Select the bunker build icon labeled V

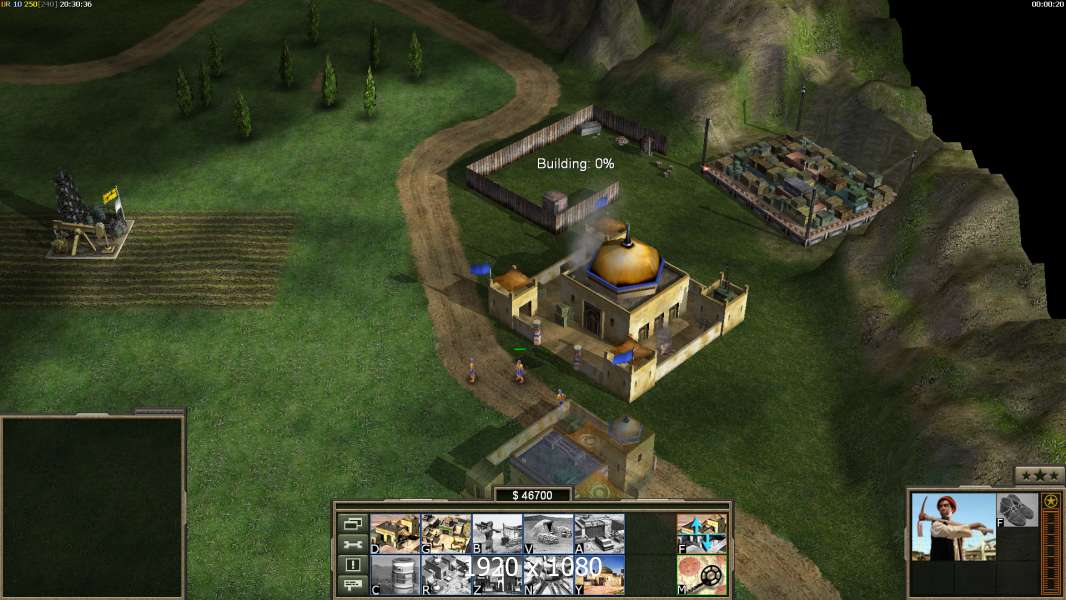coord(548,534)
